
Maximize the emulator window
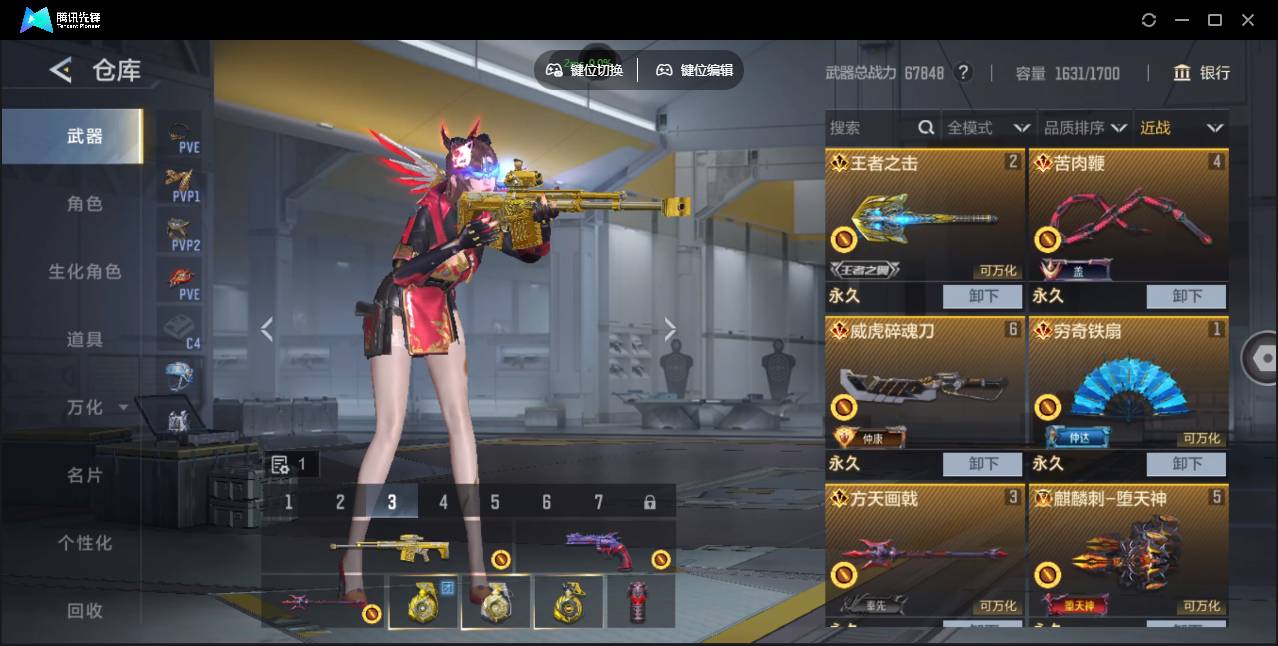coord(1215,20)
